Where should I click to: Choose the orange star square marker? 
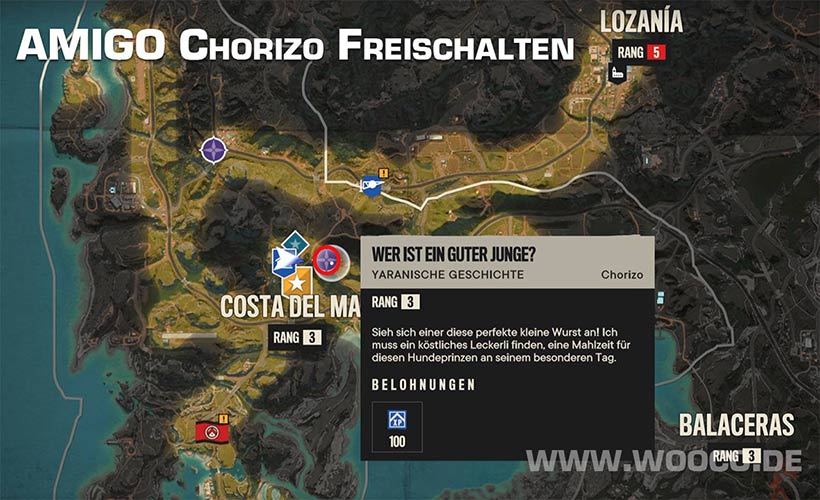click(296, 283)
